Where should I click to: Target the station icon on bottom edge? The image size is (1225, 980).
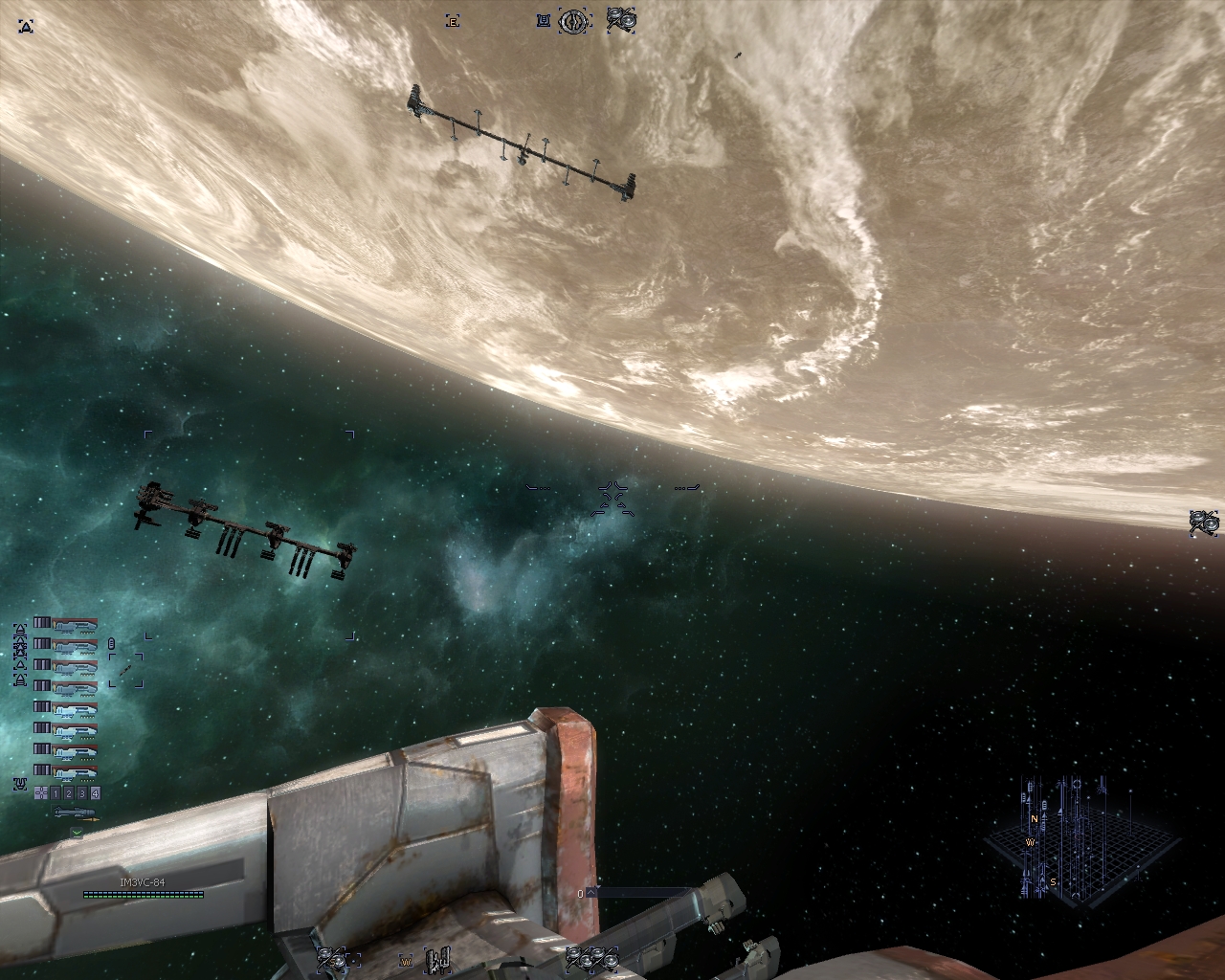439,958
